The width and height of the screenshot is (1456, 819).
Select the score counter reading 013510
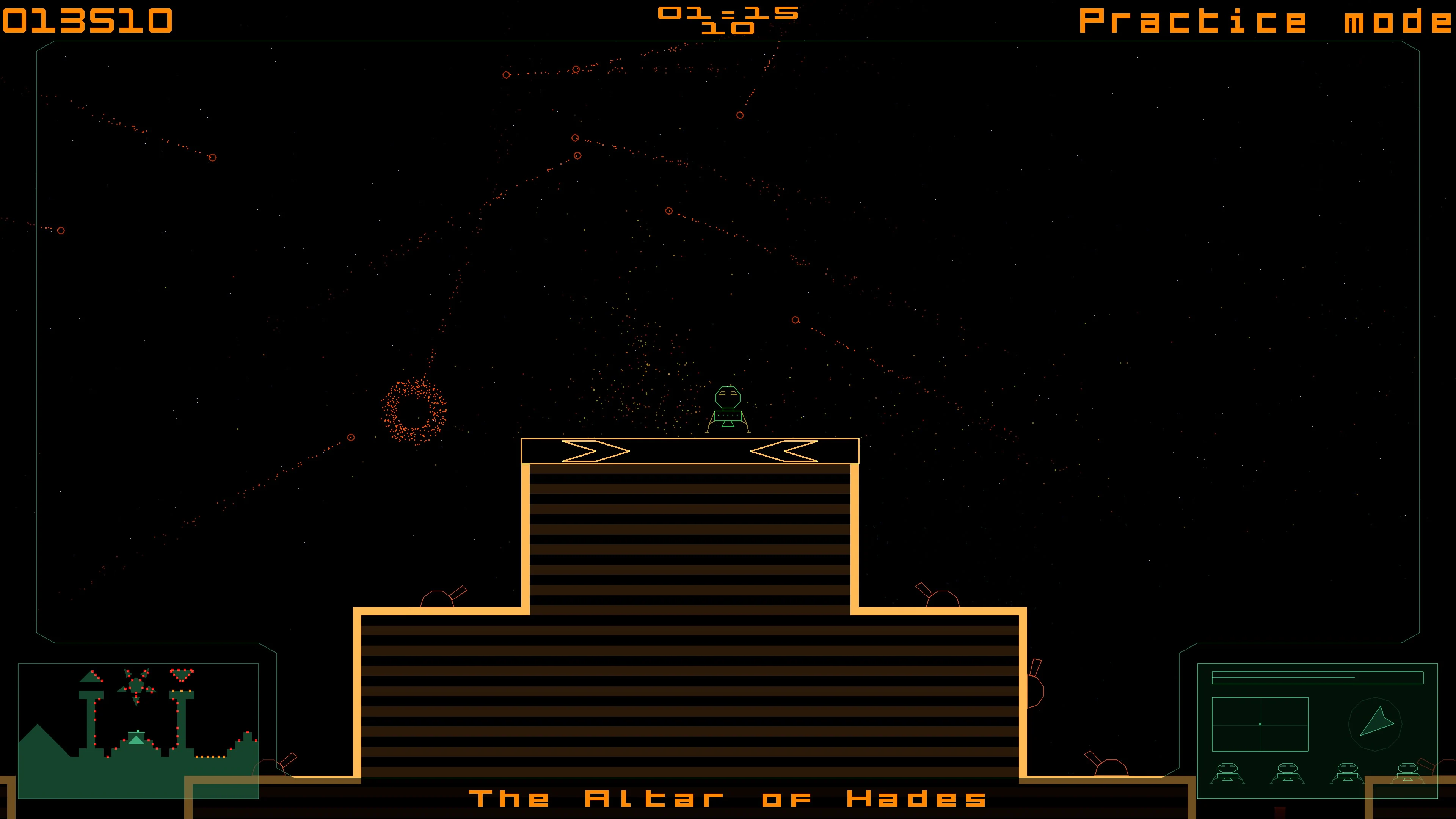[x=88, y=20]
